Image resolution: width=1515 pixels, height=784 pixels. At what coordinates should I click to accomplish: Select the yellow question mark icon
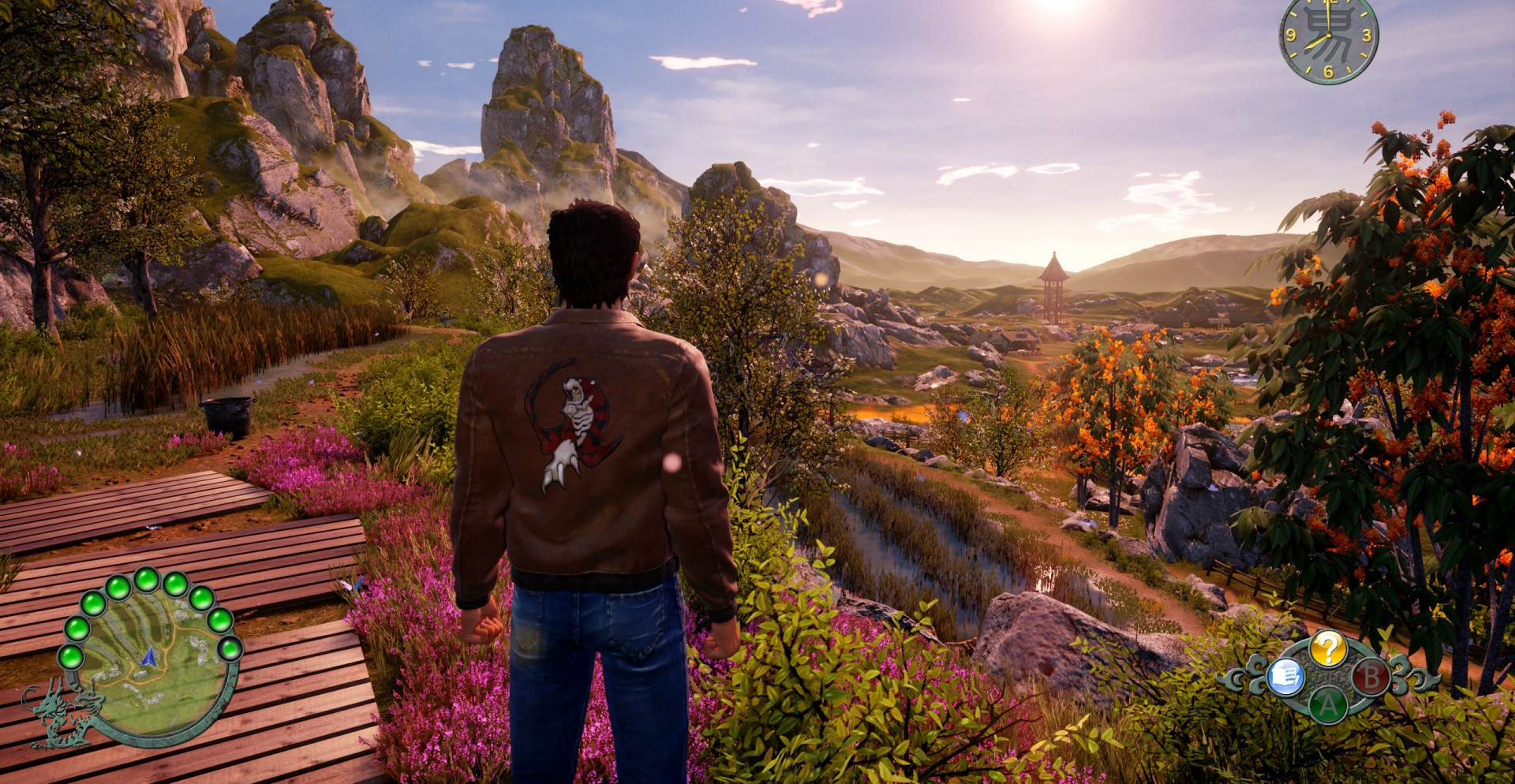pos(1329,649)
